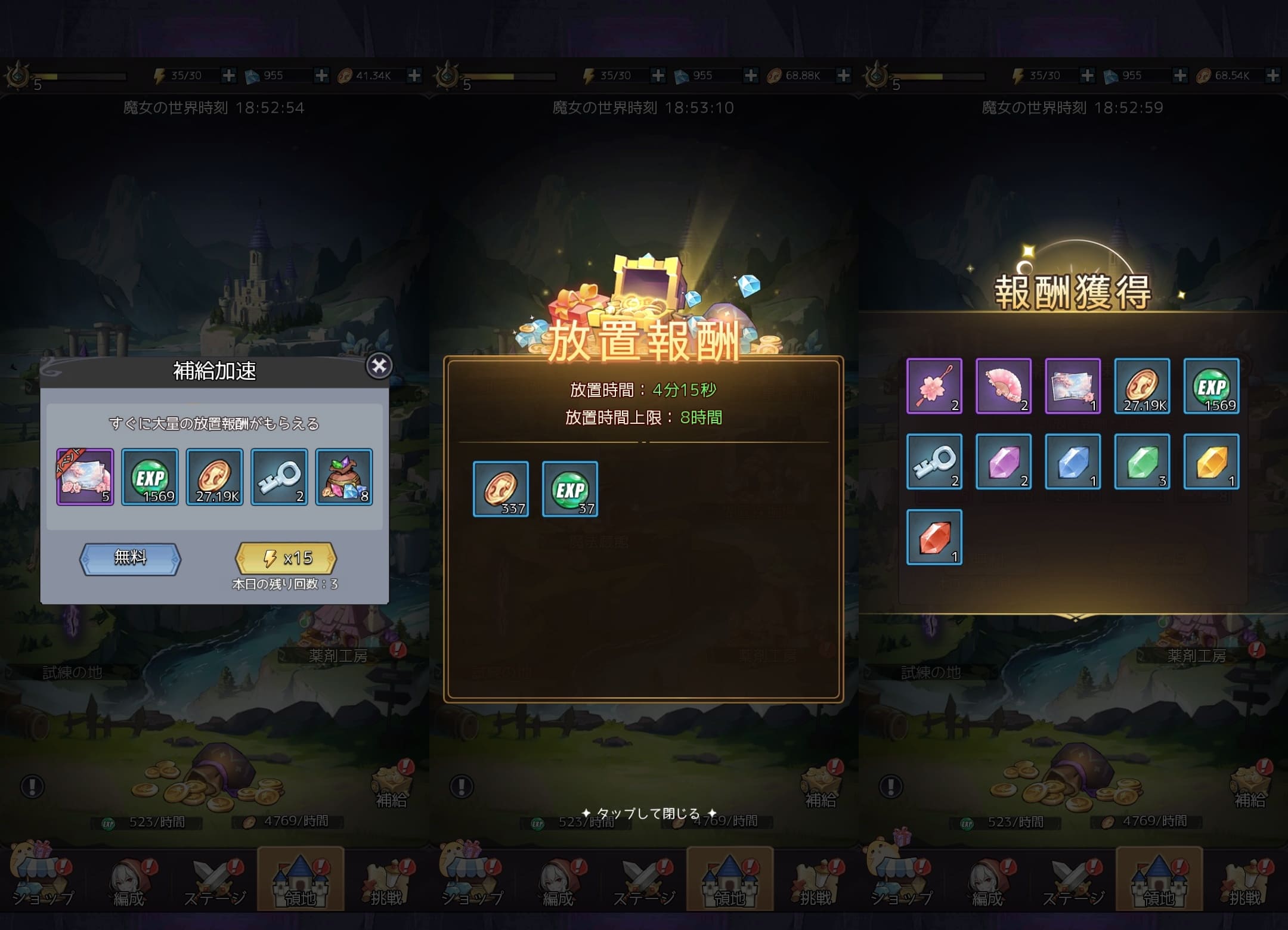View the blue crystal reward
Viewport: 1288px width, 930px height.
(1072, 461)
